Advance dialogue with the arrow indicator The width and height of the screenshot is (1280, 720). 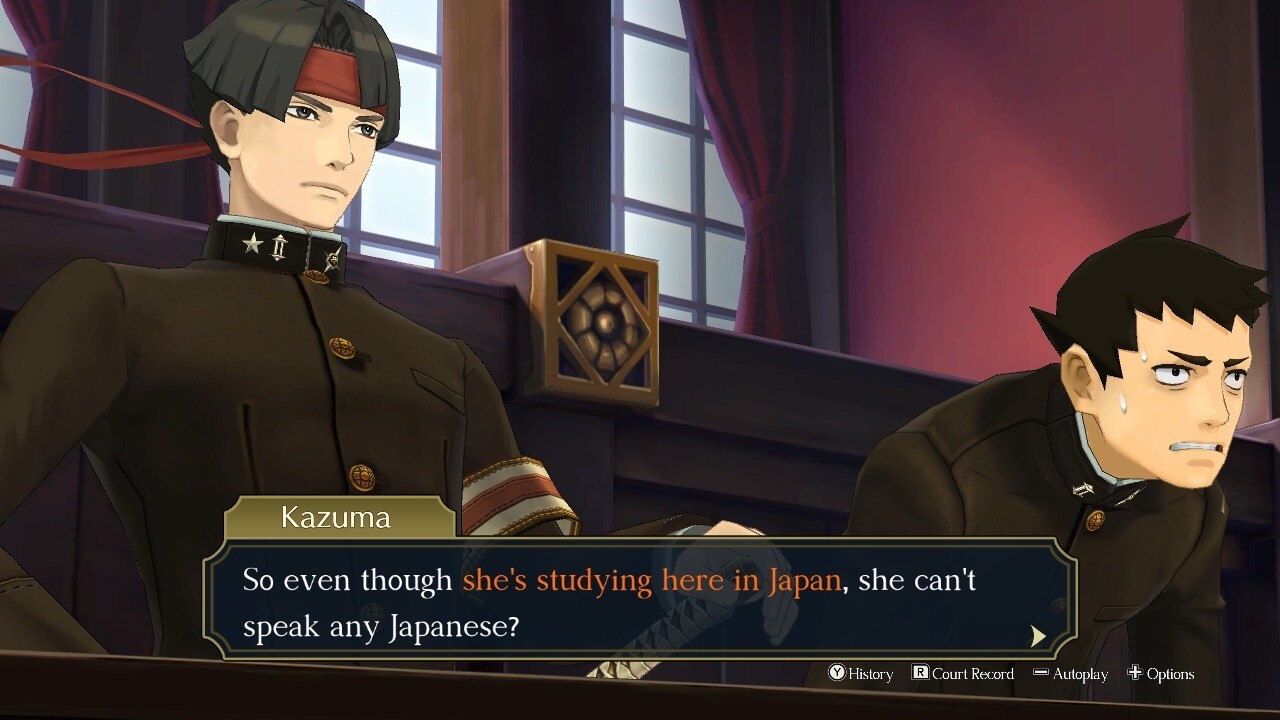pyautogui.click(x=1038, y=636)
